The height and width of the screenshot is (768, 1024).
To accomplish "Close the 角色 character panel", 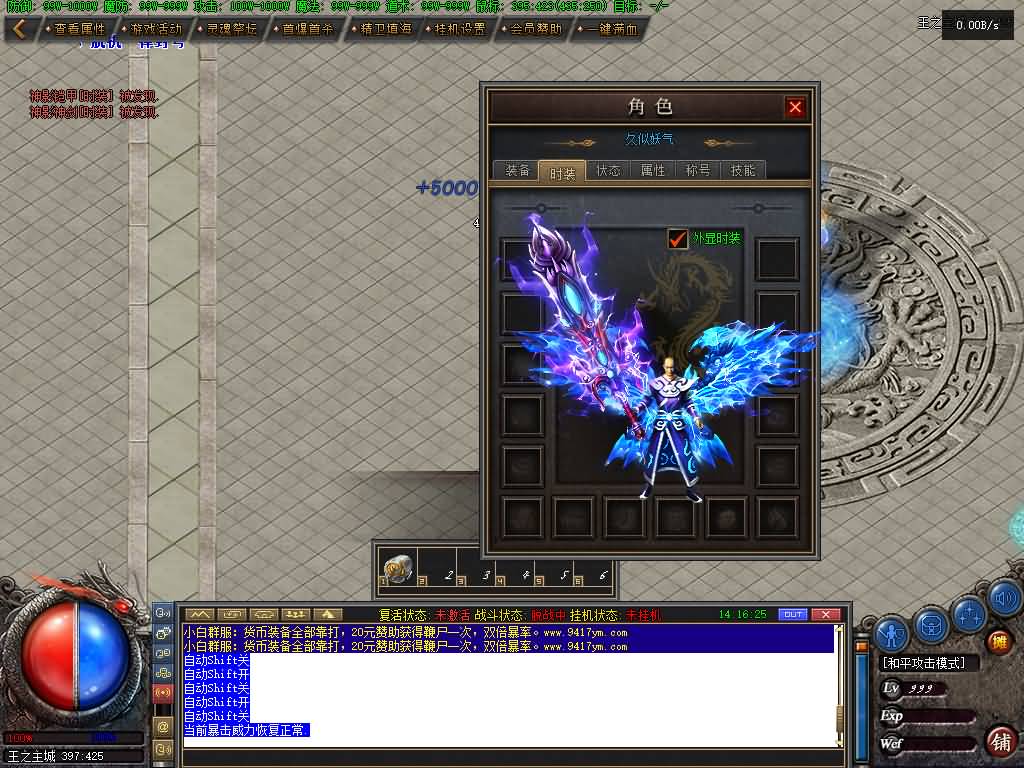I will click(x=795, y=107).
